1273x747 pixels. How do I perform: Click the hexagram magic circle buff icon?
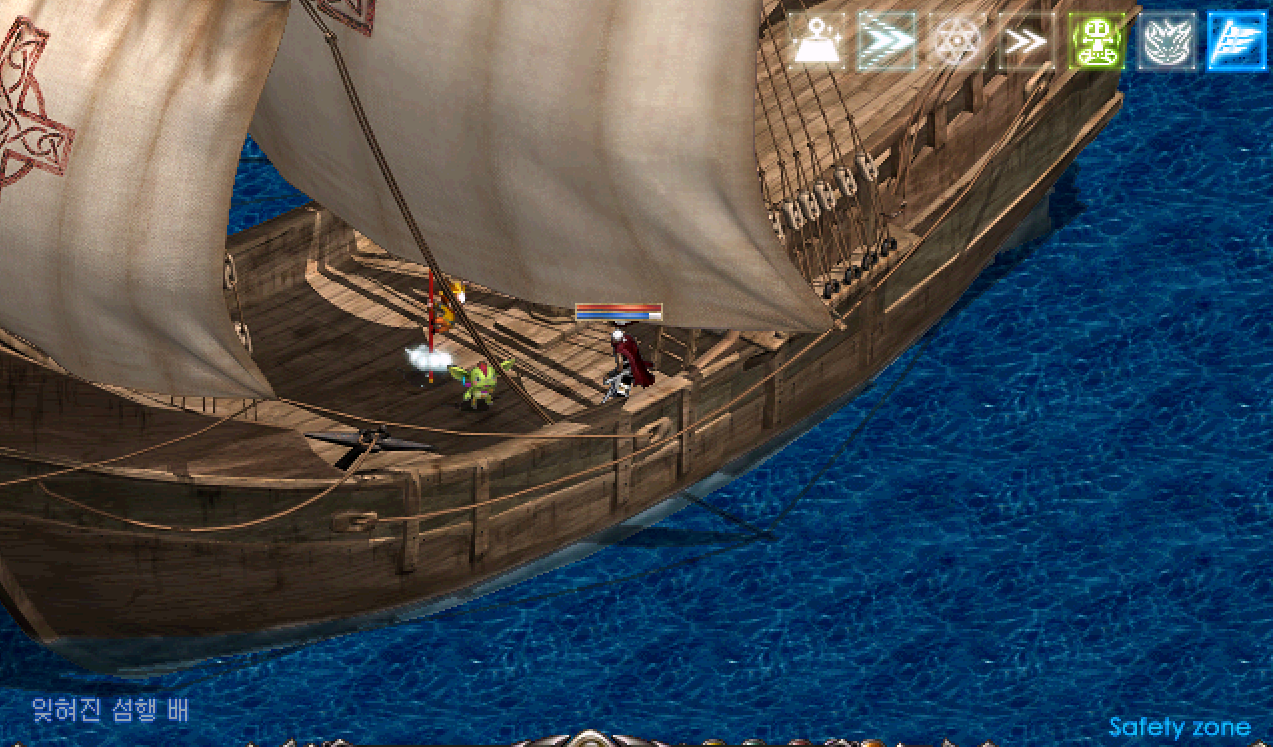[956, 42]
